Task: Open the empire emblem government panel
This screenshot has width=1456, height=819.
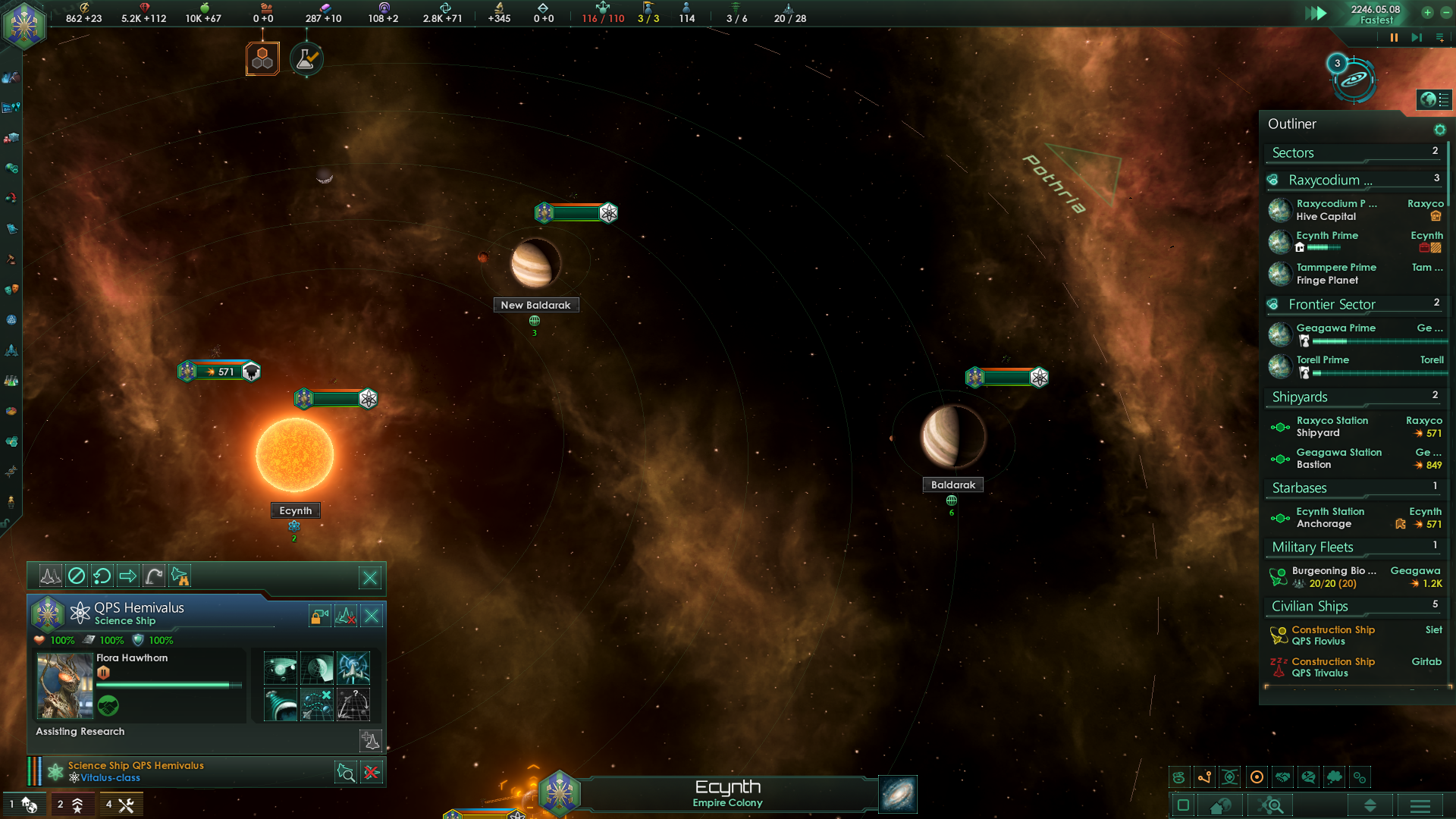Action: [x=24, y=24]
